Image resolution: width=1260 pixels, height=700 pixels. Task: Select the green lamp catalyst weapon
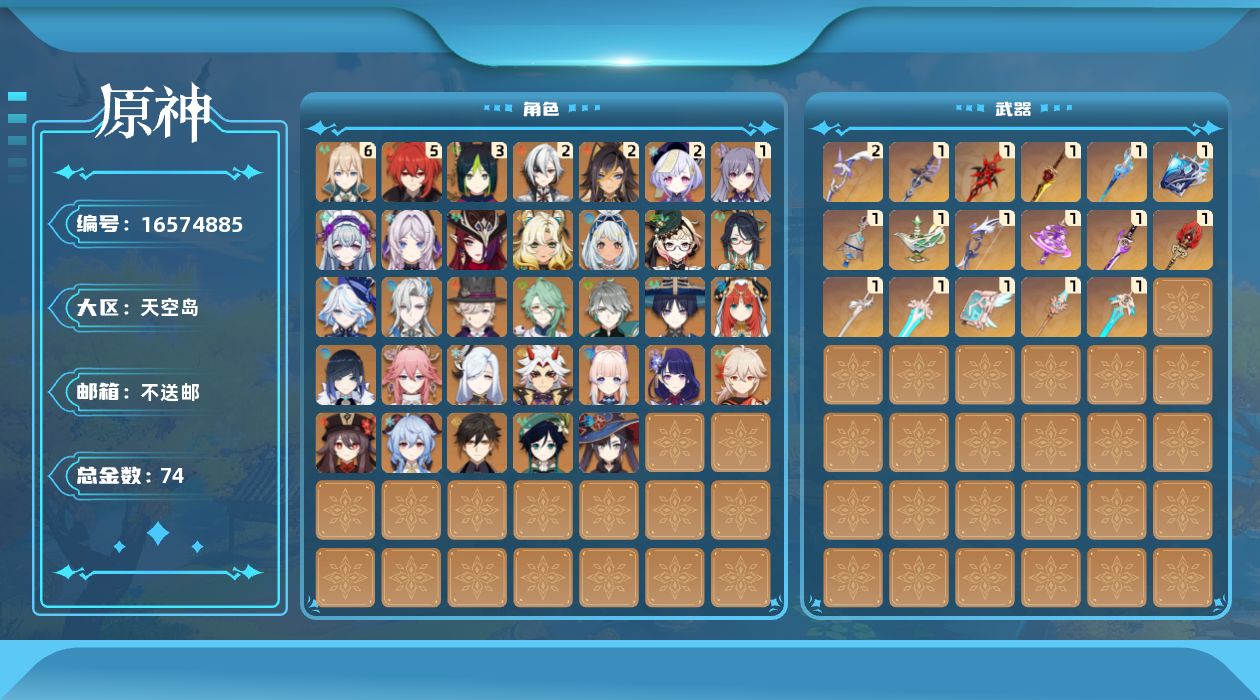(x=919, y=240)
